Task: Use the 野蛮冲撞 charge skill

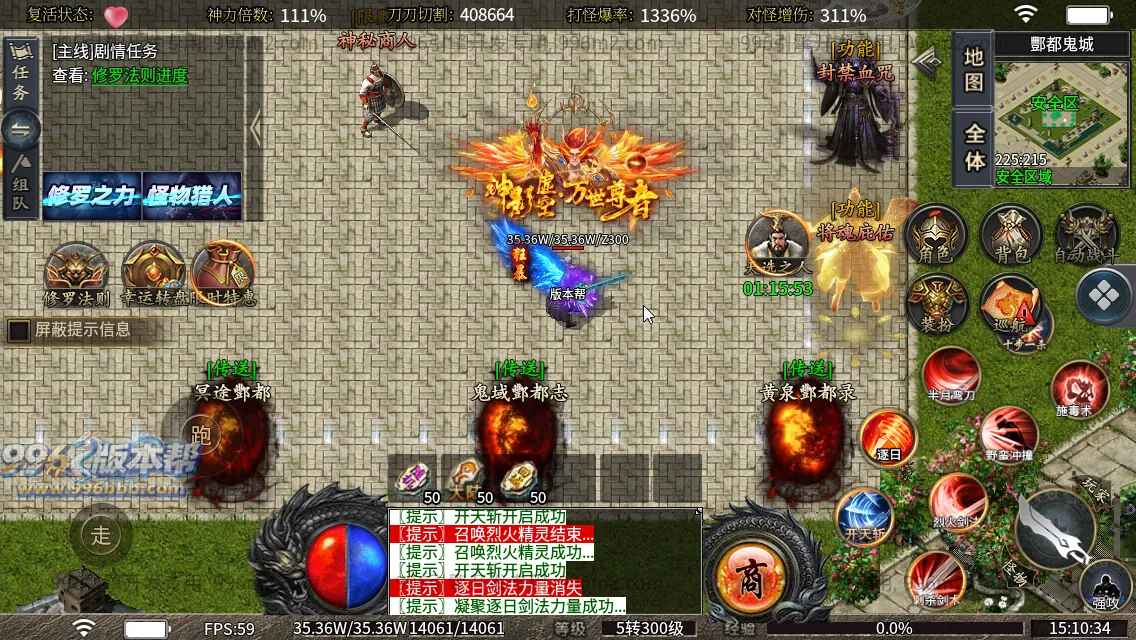Action: tap(1008, 434)
